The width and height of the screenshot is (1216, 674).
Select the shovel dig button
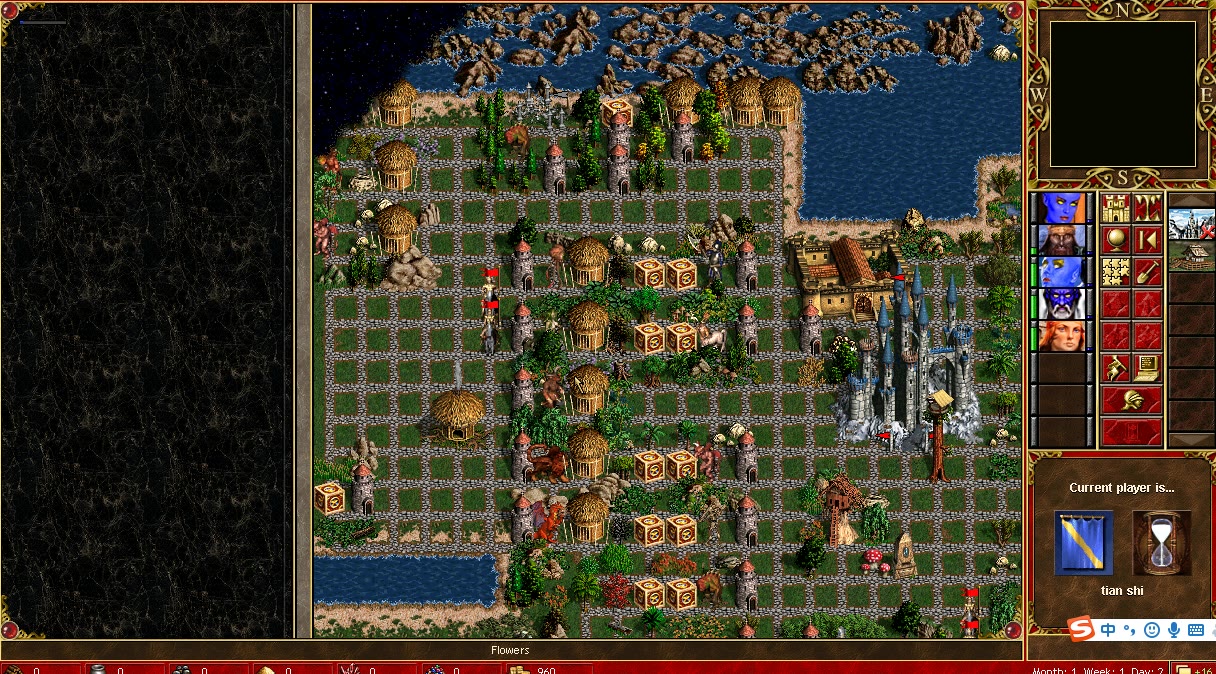coord(1147,271)
